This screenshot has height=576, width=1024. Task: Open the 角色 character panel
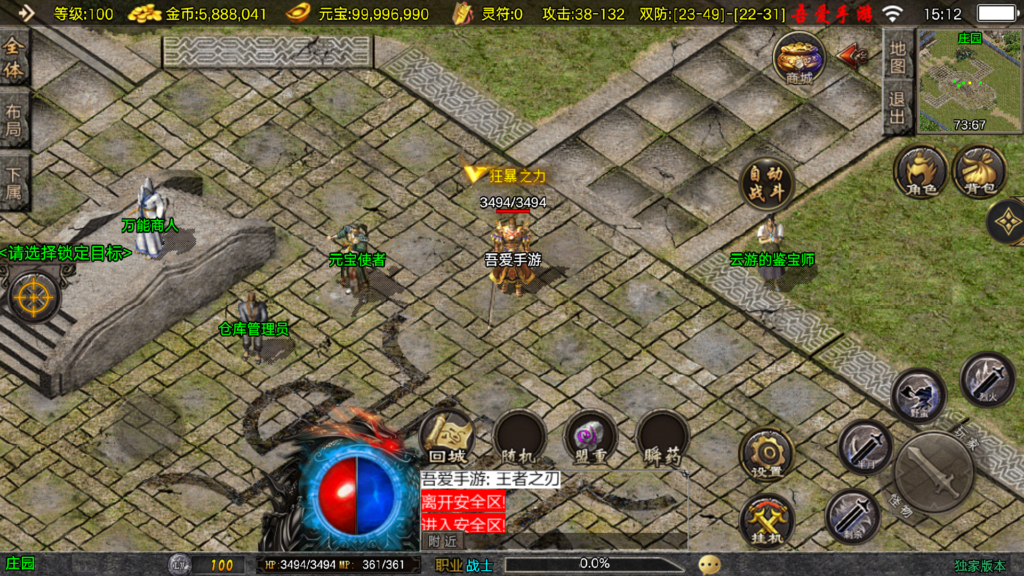click(x=920, y=170)
